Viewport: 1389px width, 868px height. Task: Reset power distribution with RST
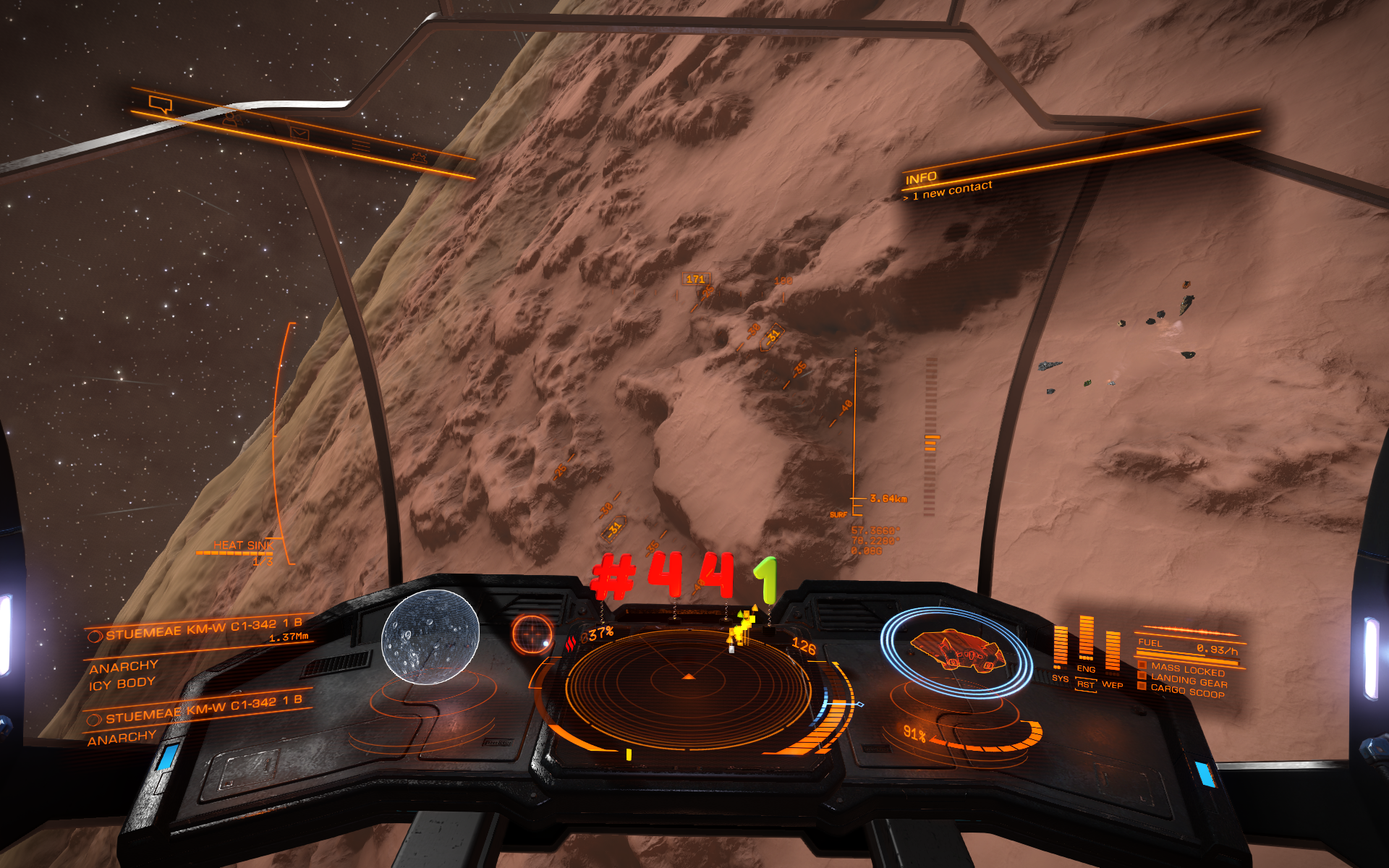click(x=1085, y=684)
